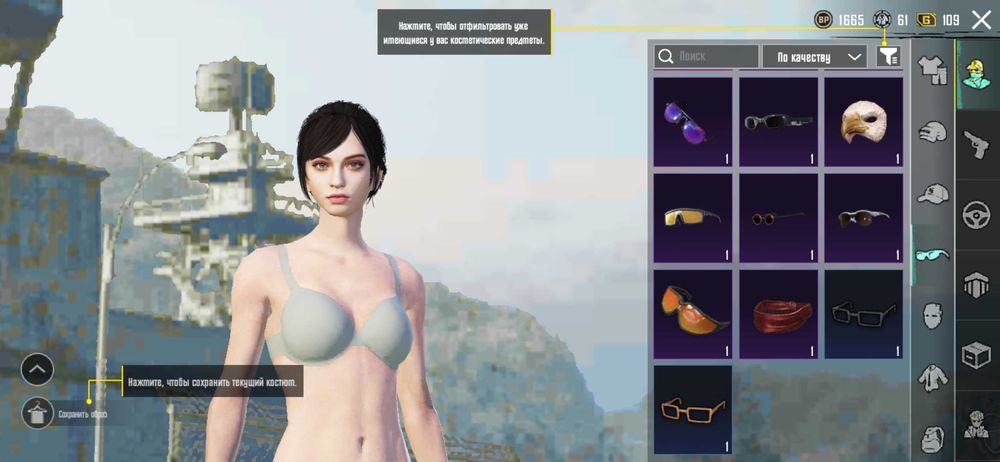1000x462 pixels.
Task: Select the red blindfold item
Action: coord(778,313)
